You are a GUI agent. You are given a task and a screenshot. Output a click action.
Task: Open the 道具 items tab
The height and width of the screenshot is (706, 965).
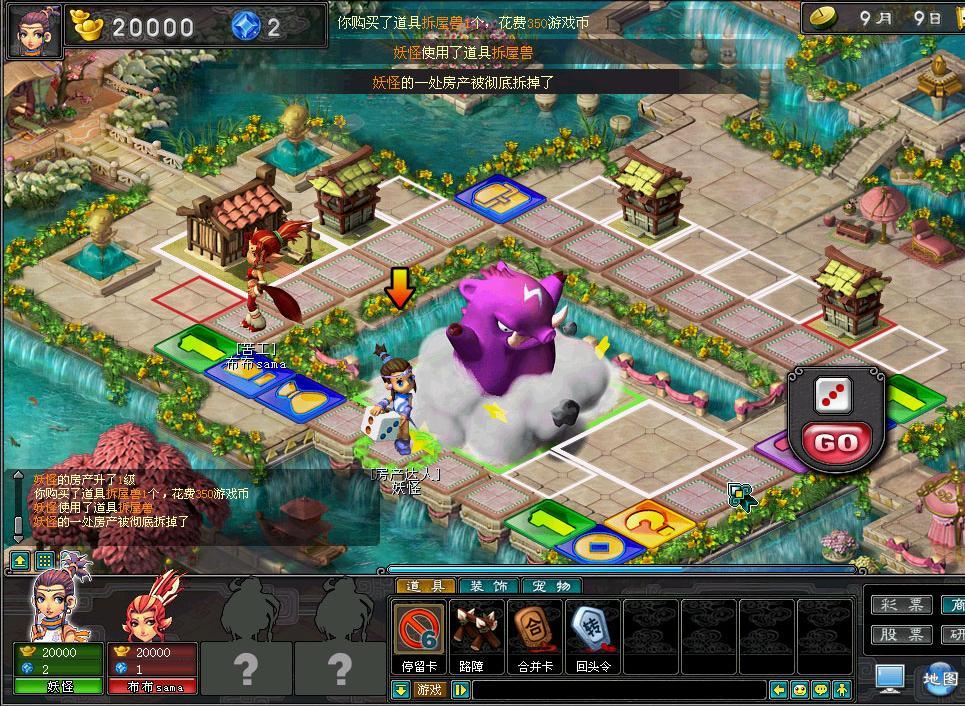click(426, 586)
